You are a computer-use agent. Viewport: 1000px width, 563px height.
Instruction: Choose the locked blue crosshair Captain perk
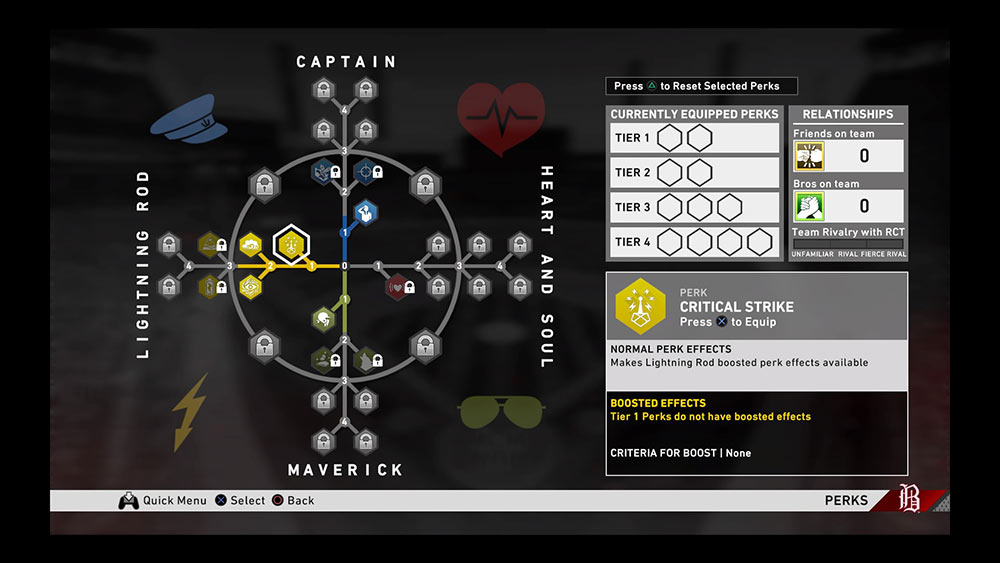[x=366, y=172]
